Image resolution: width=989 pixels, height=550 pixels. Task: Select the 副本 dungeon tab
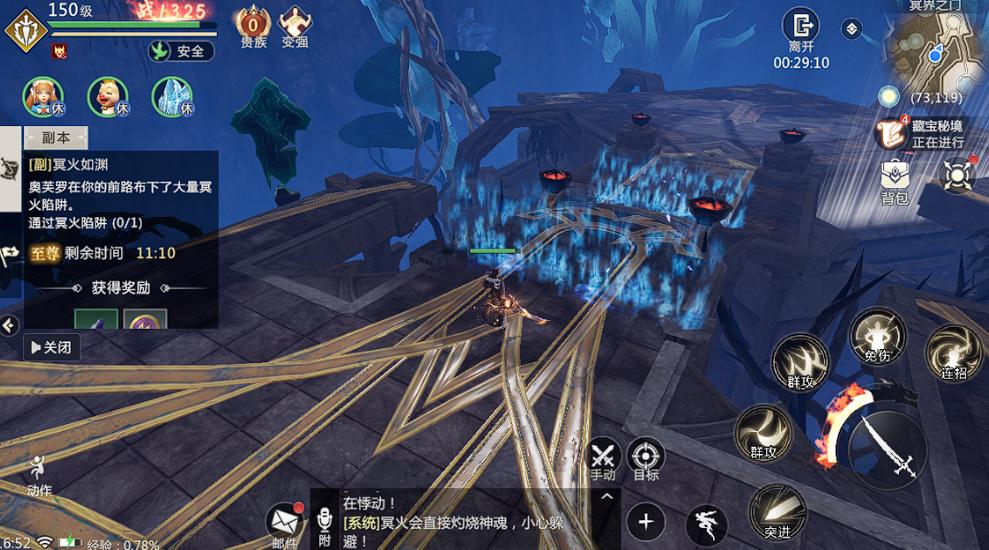tap(56, 138)
